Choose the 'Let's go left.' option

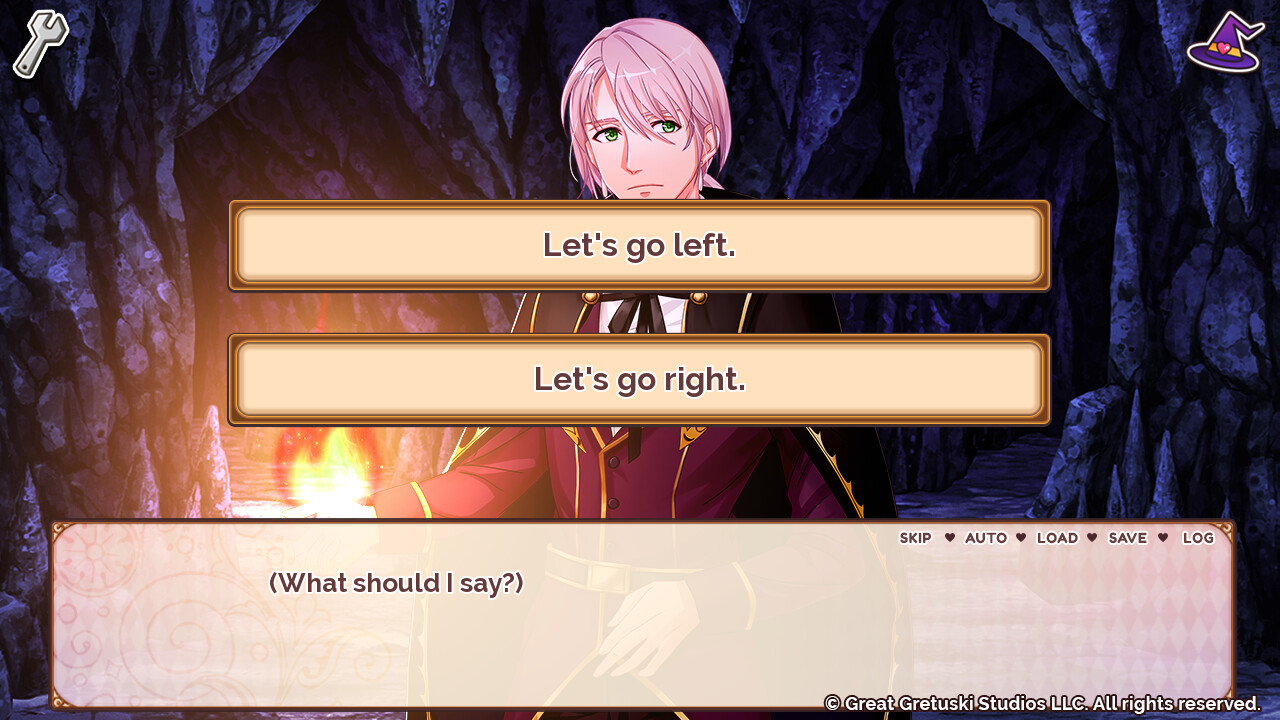[640, 244]
